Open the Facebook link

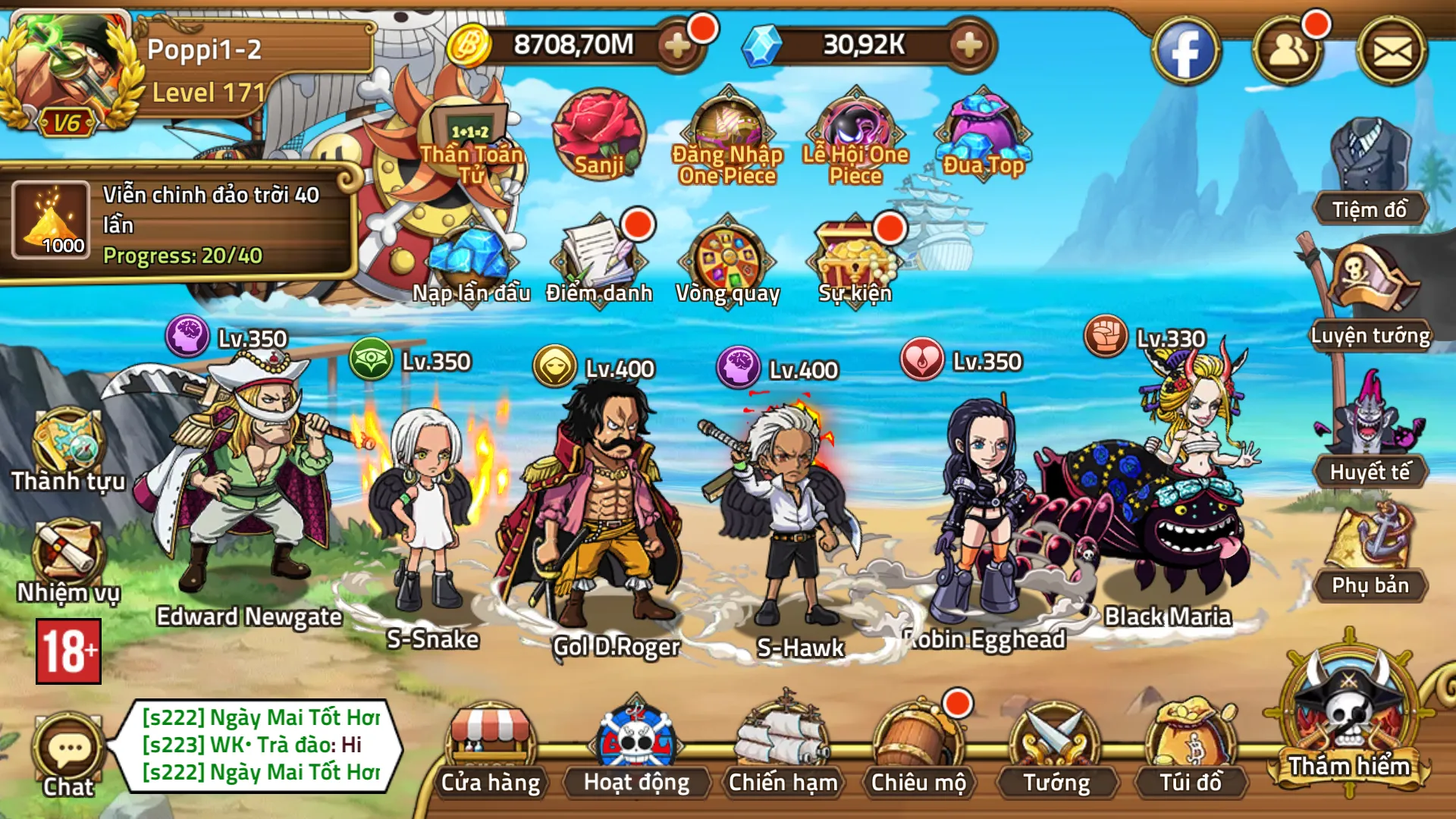1185,52
